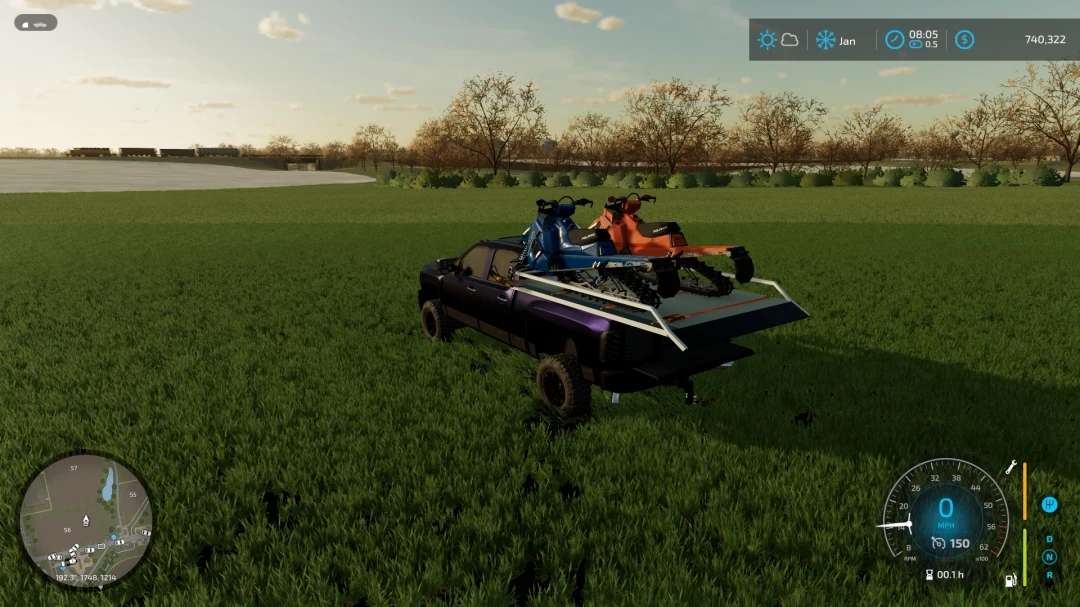Click the grey pill-shaped help badge
The image size is (1080, 607).
(35, 22)
